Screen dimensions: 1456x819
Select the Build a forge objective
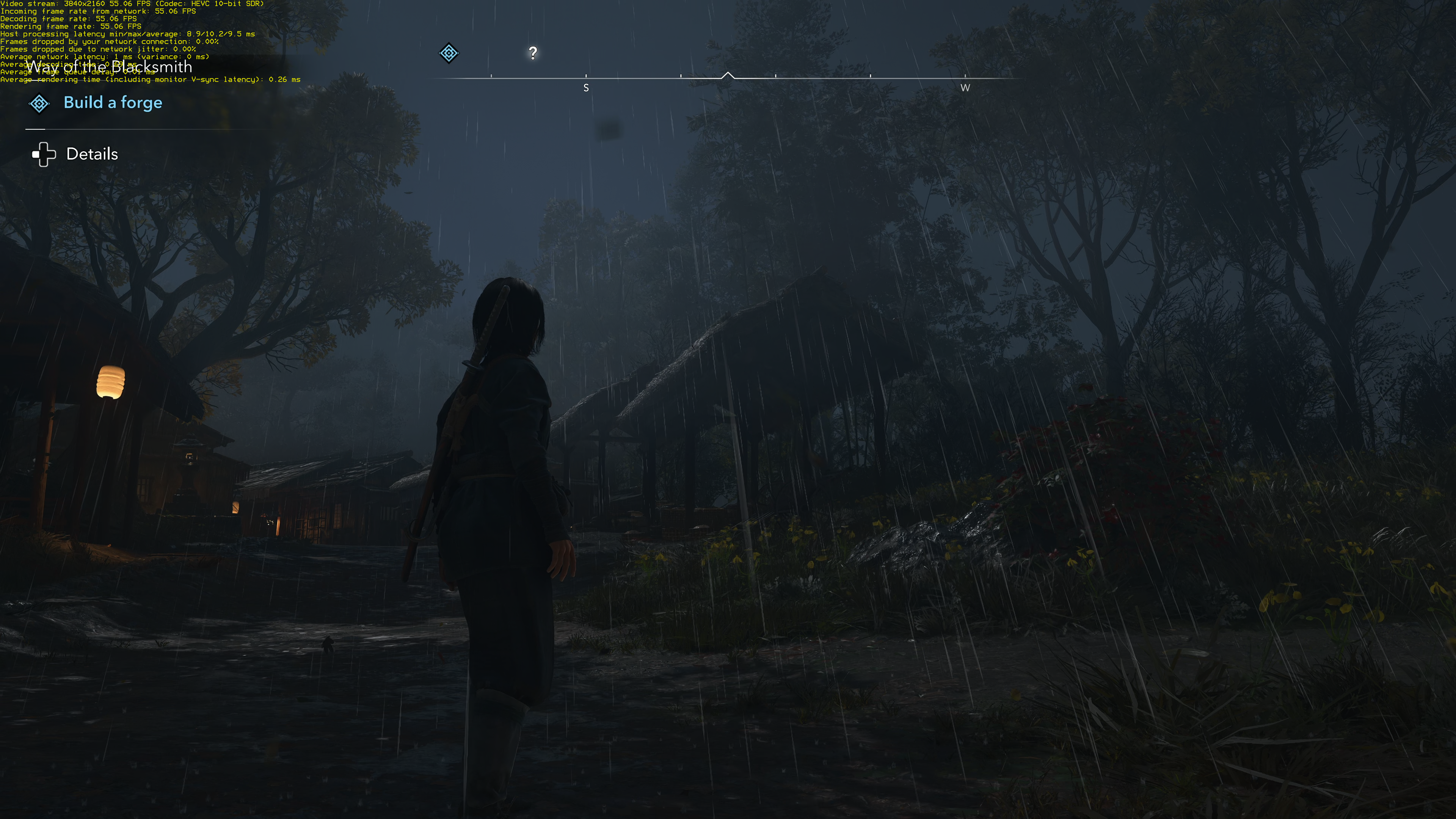click(x=113, y=103)
